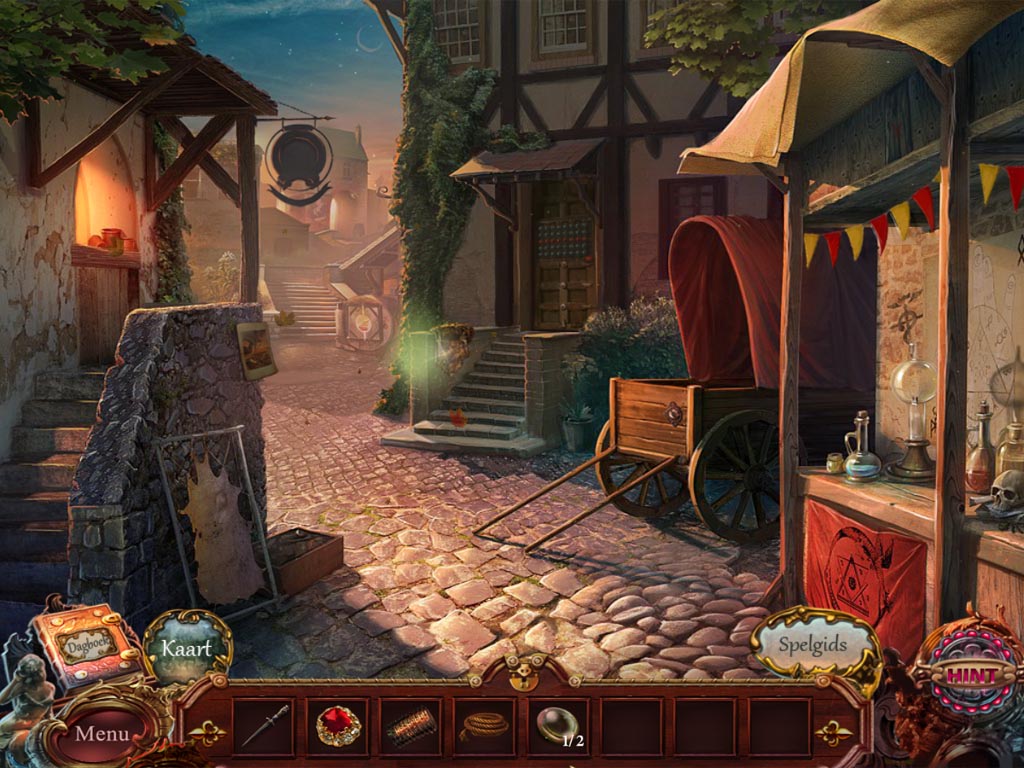1024x768 pixels.
Task: Pick the red ruby gem item
Action: tap(338, 725)
